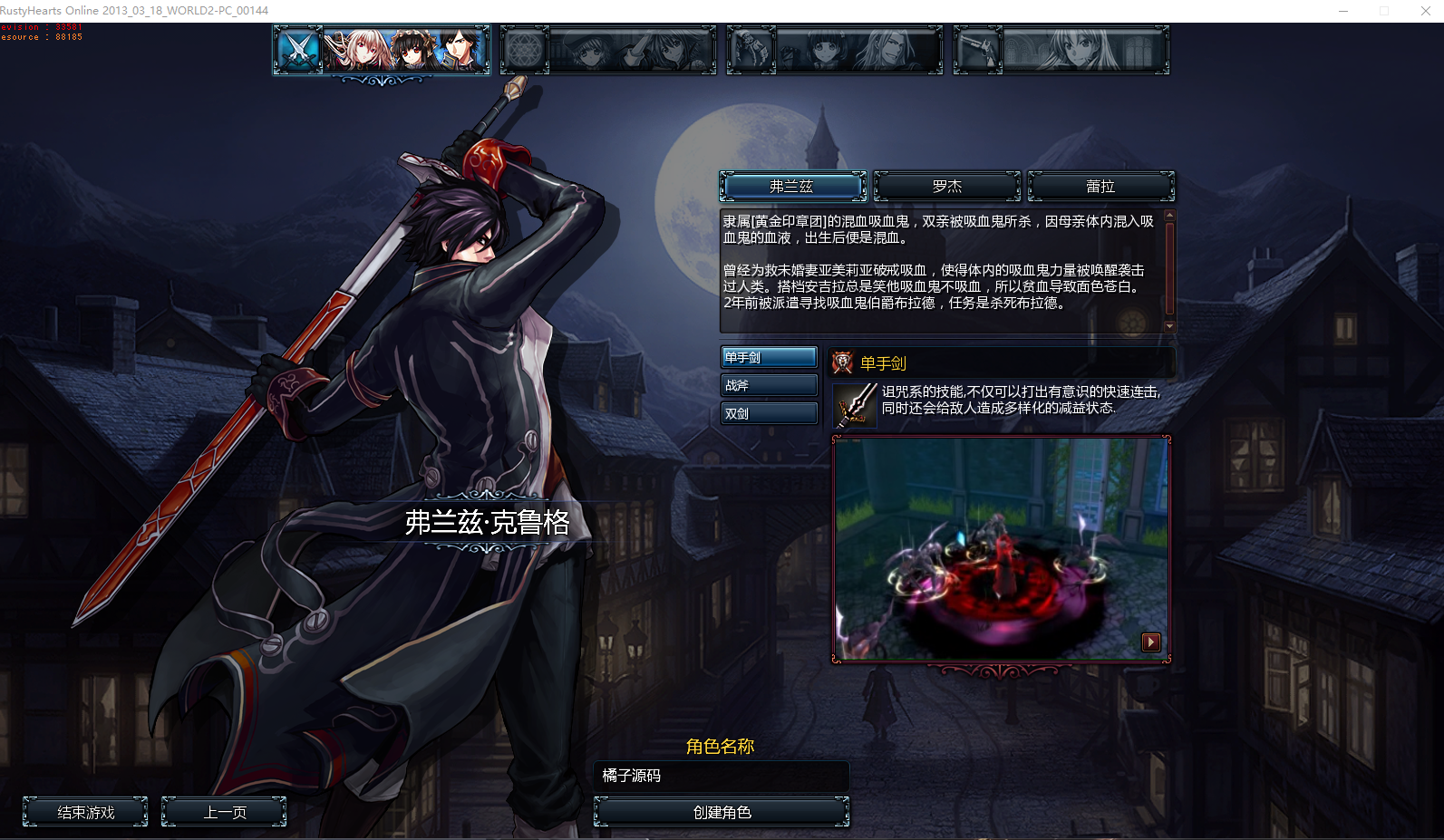Select the 双剑 weapon option
This screenshot has width=1444, height=840.
click(768, 412)
